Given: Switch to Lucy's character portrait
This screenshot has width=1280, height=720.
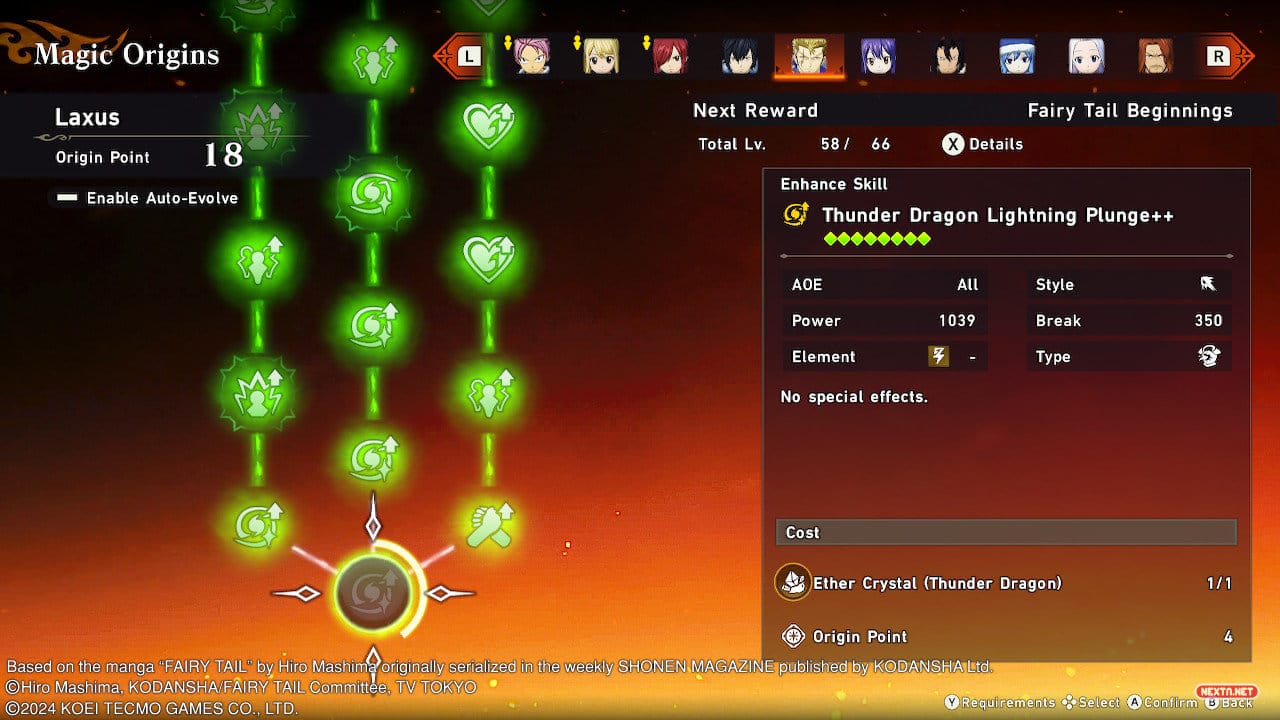Looking at the screenshot, I should pyautogui.click(x=601, y=57).
